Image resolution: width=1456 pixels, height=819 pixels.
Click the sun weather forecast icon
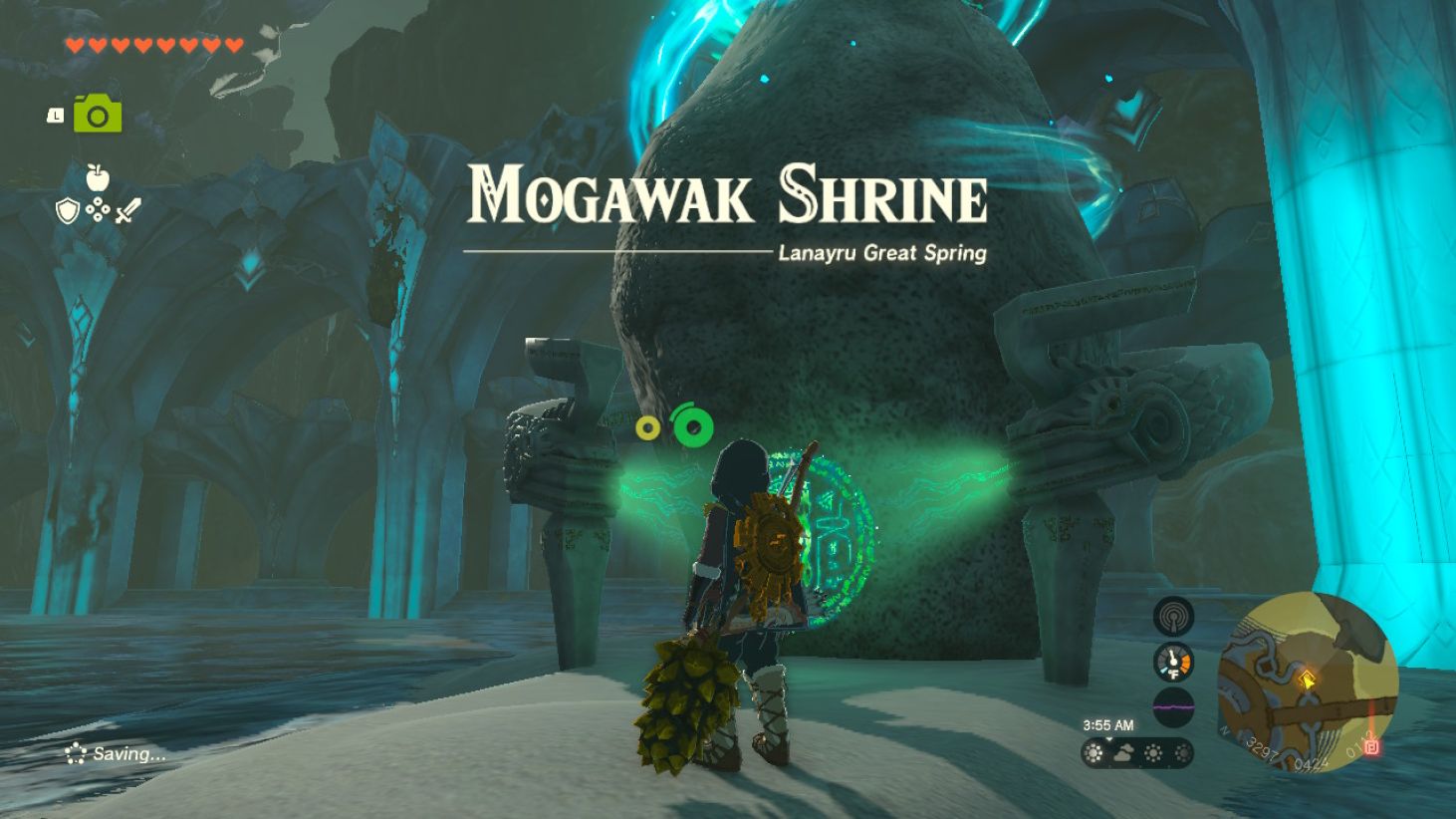(x=1092, y=753)
